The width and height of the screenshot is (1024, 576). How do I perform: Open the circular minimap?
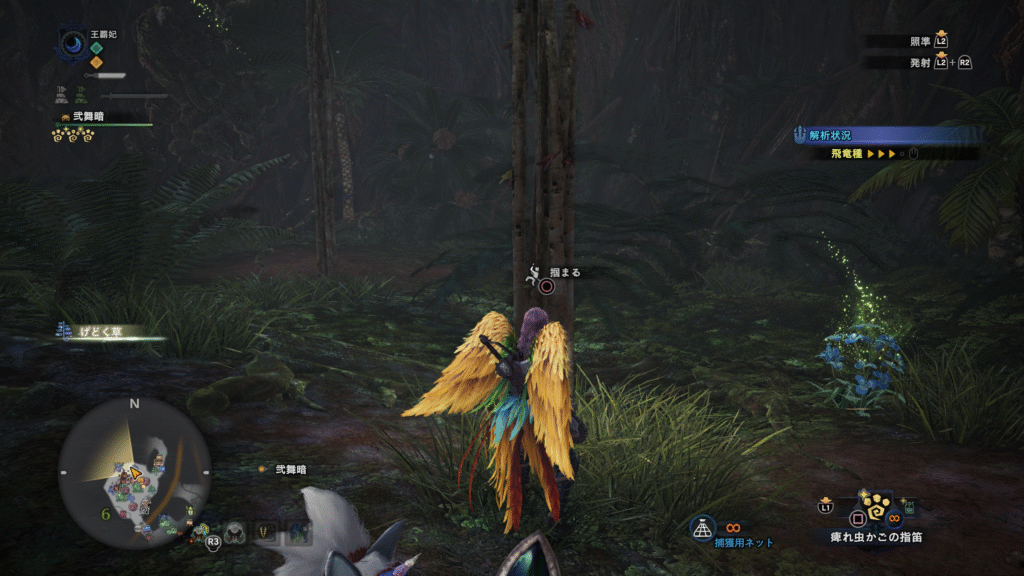(134, 471)
